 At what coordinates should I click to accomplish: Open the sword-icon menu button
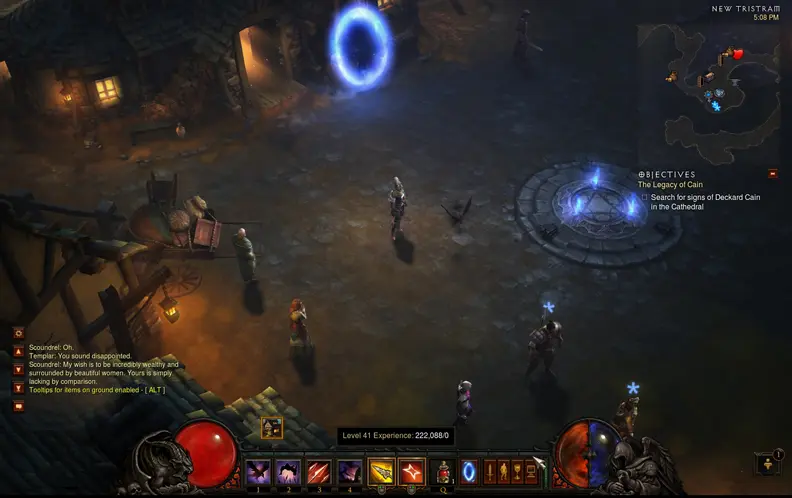click(490, 471)
